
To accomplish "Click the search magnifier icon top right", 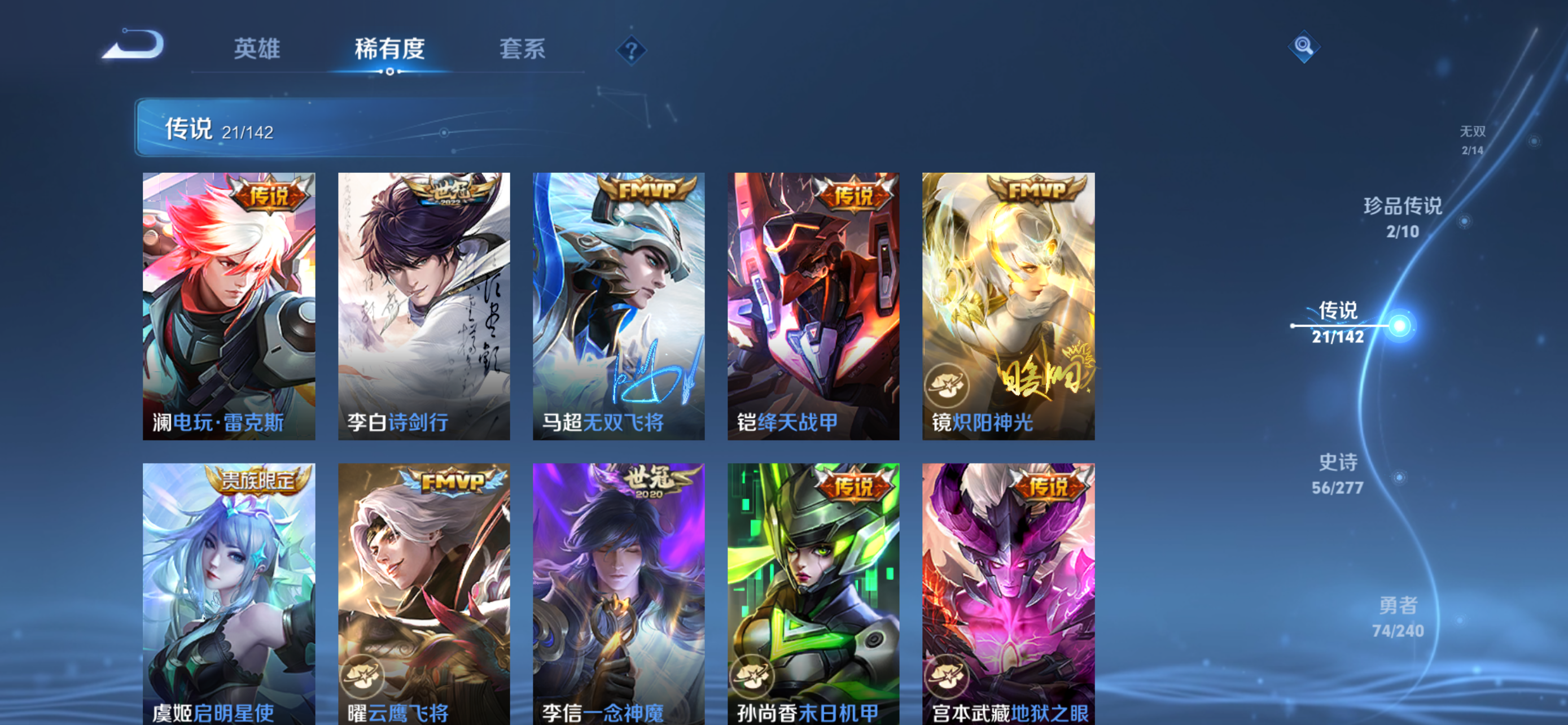I will tap(1304, 46).
